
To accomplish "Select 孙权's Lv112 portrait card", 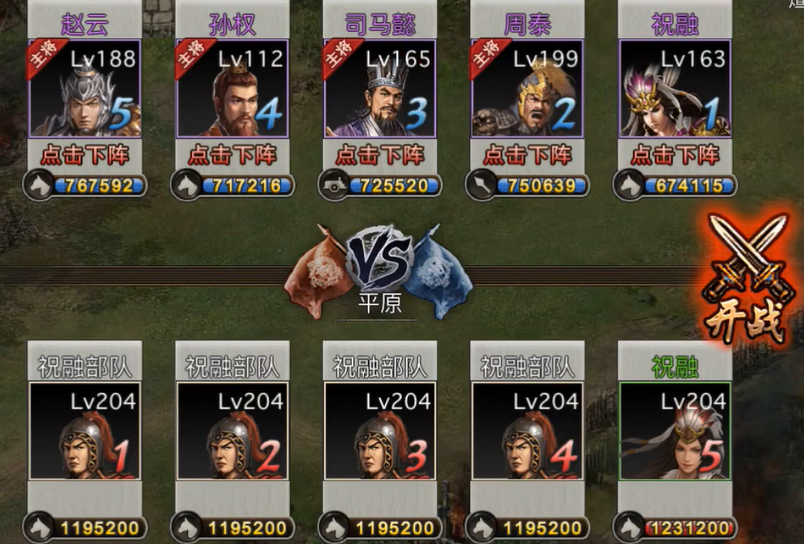I will (232, 88).
